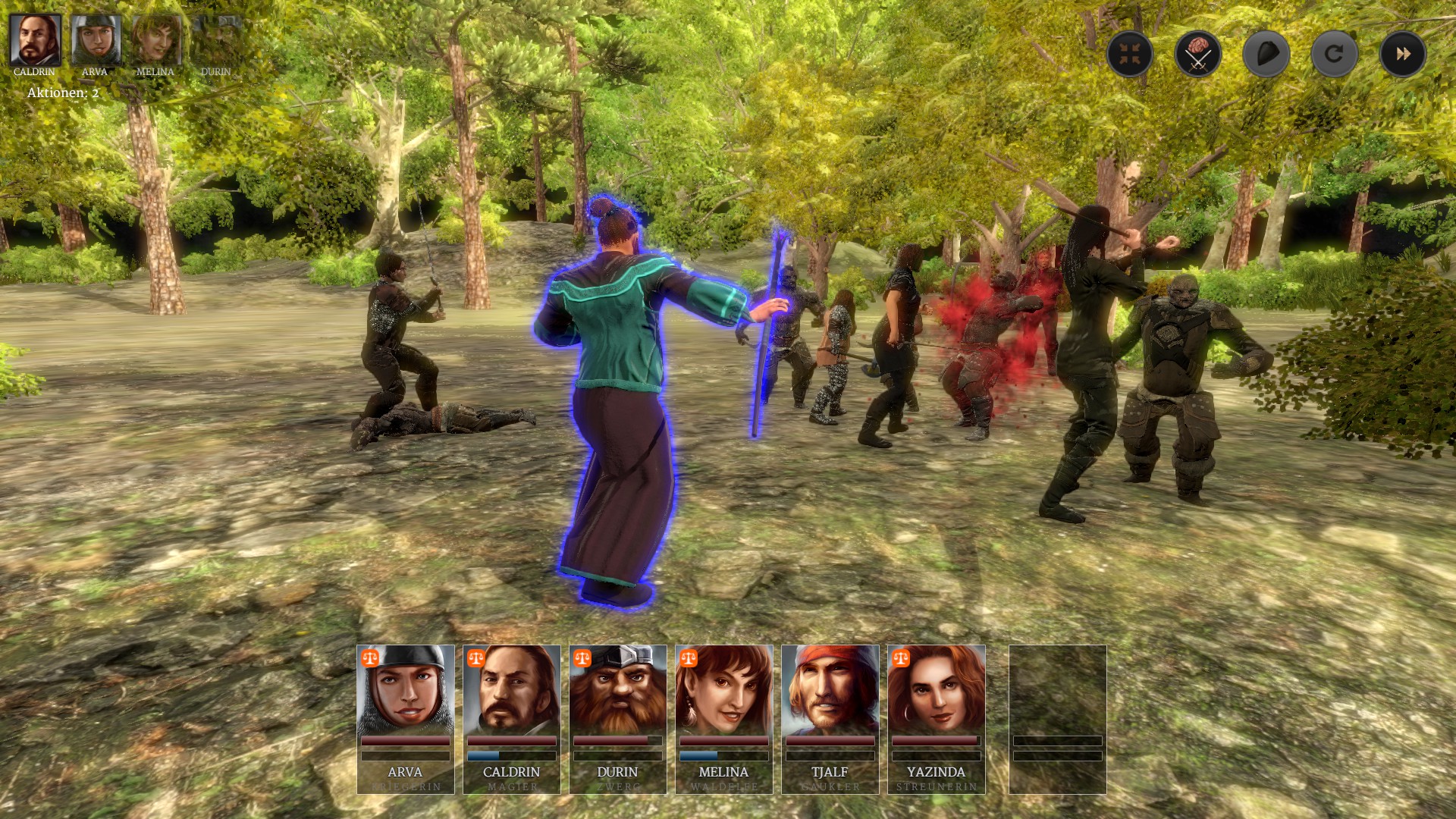1456x819 pixels.
Task: Click the orange scale badge on Arva's card
Action: [x=370, y=657]
